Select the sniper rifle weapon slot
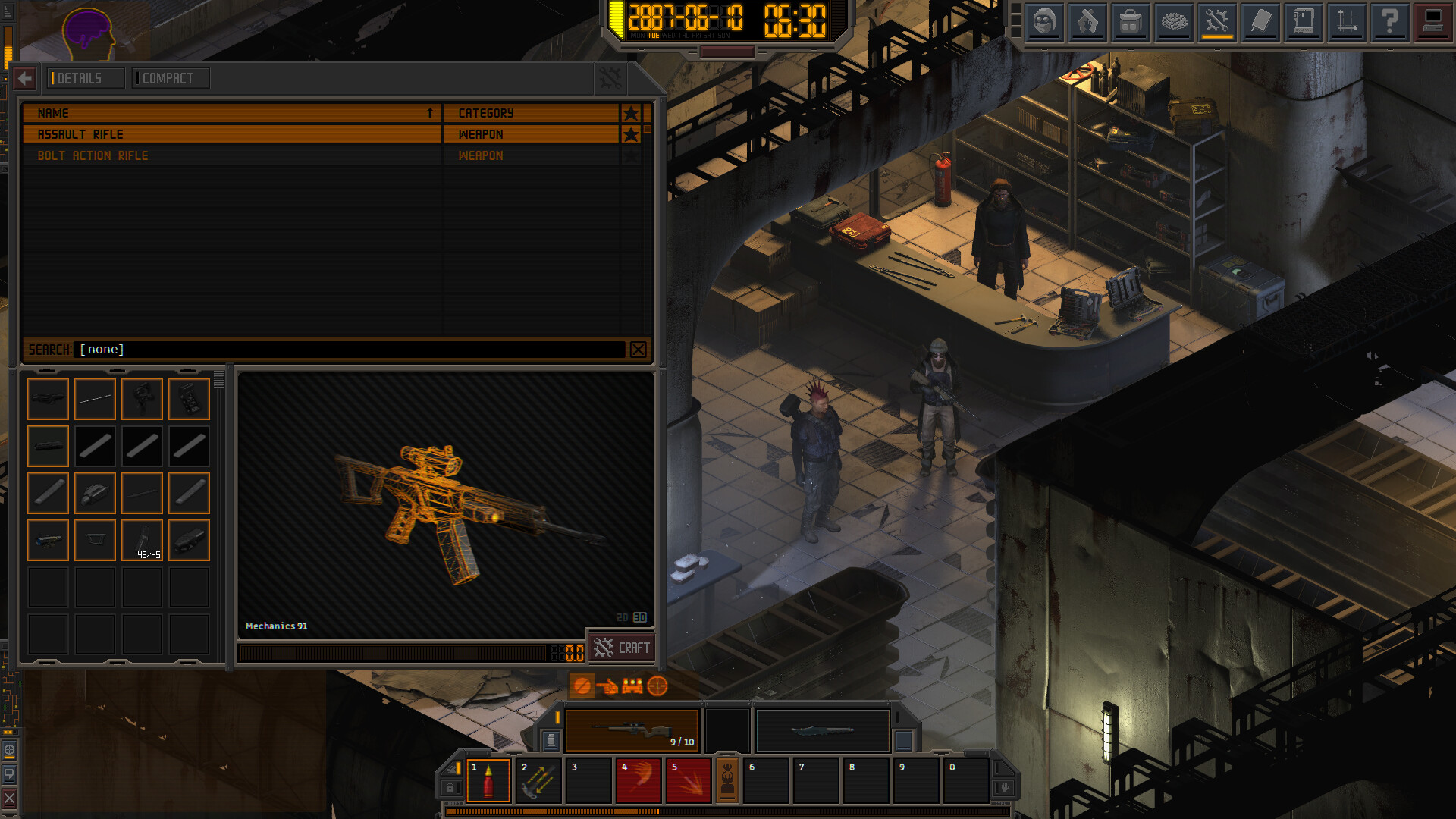The height and width of the screenshot is (819, 1456). pyautogui.click(x=632, y=730)
